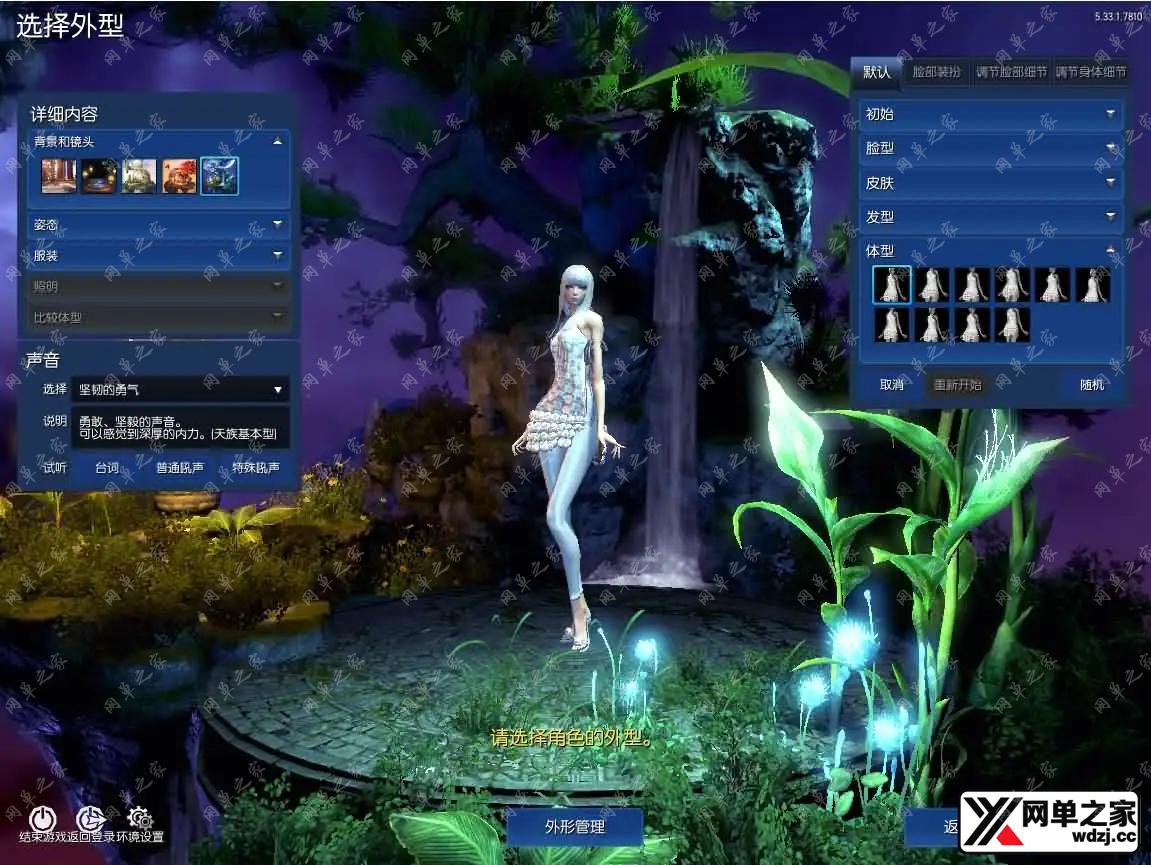Play the 台词 voice line sample
This screenshot has width=1151, height=865.
coord(107,467)
